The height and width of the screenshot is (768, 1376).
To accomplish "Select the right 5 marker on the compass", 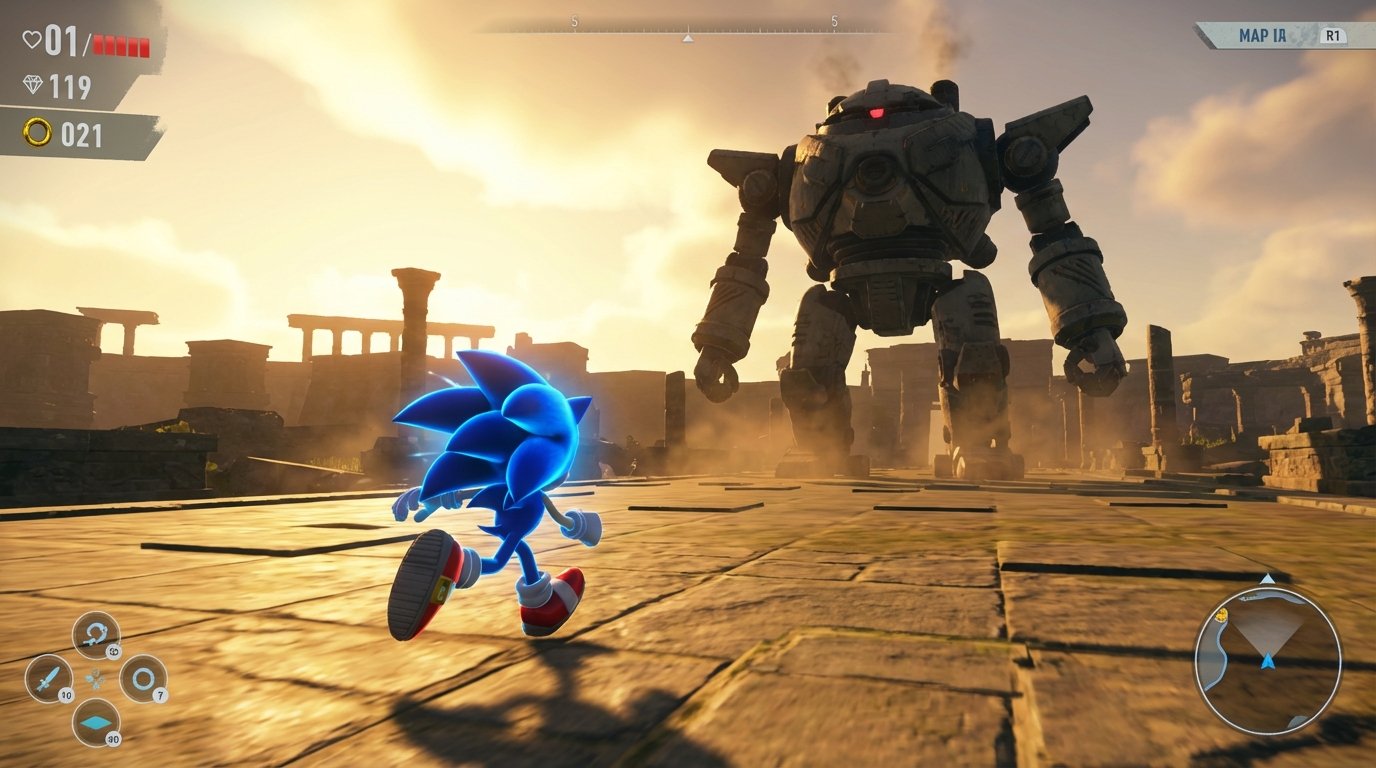I will (x=832, y=20).
